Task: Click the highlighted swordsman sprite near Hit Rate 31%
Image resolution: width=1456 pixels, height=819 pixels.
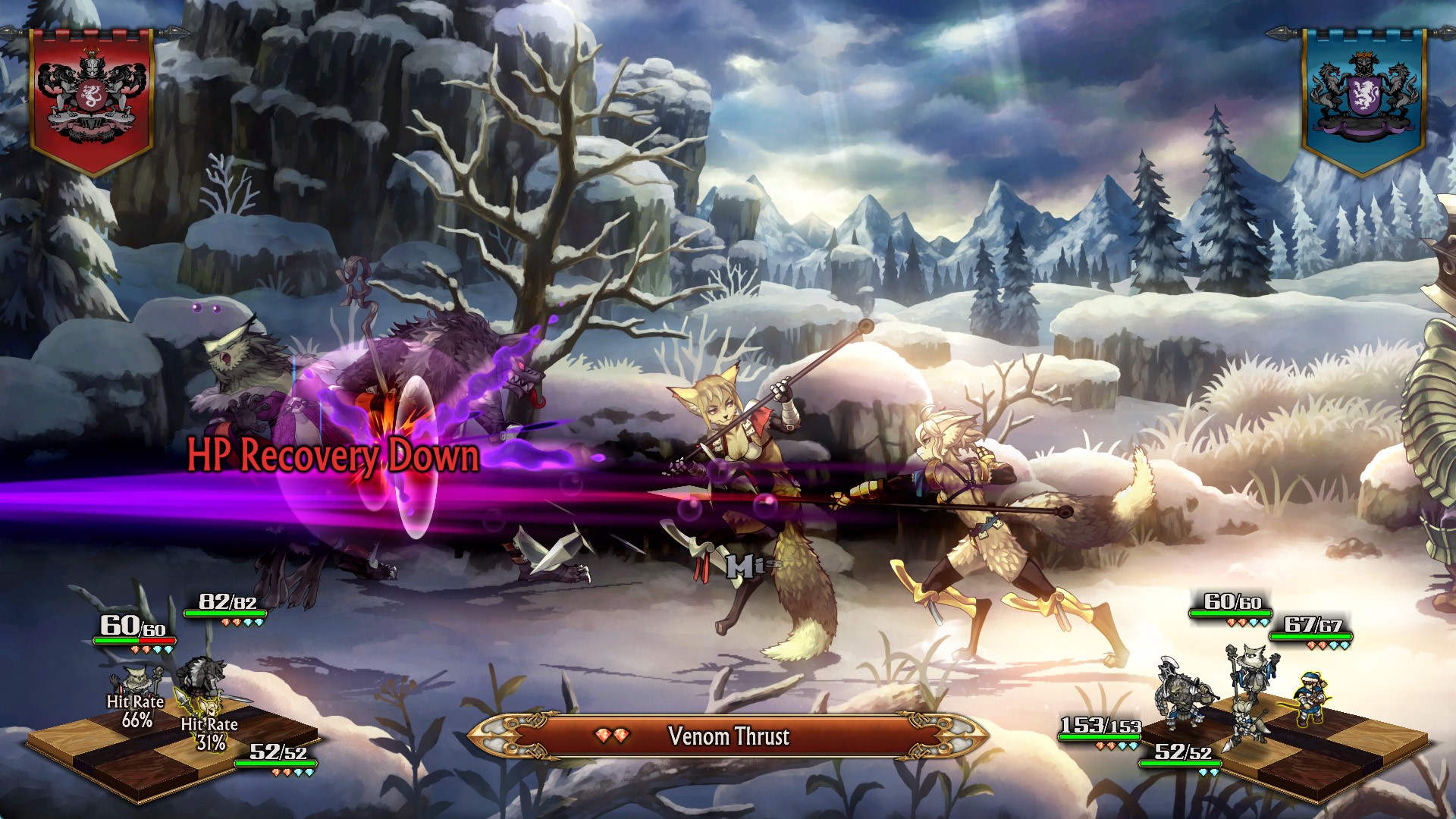Action: (x=206, y=708)
